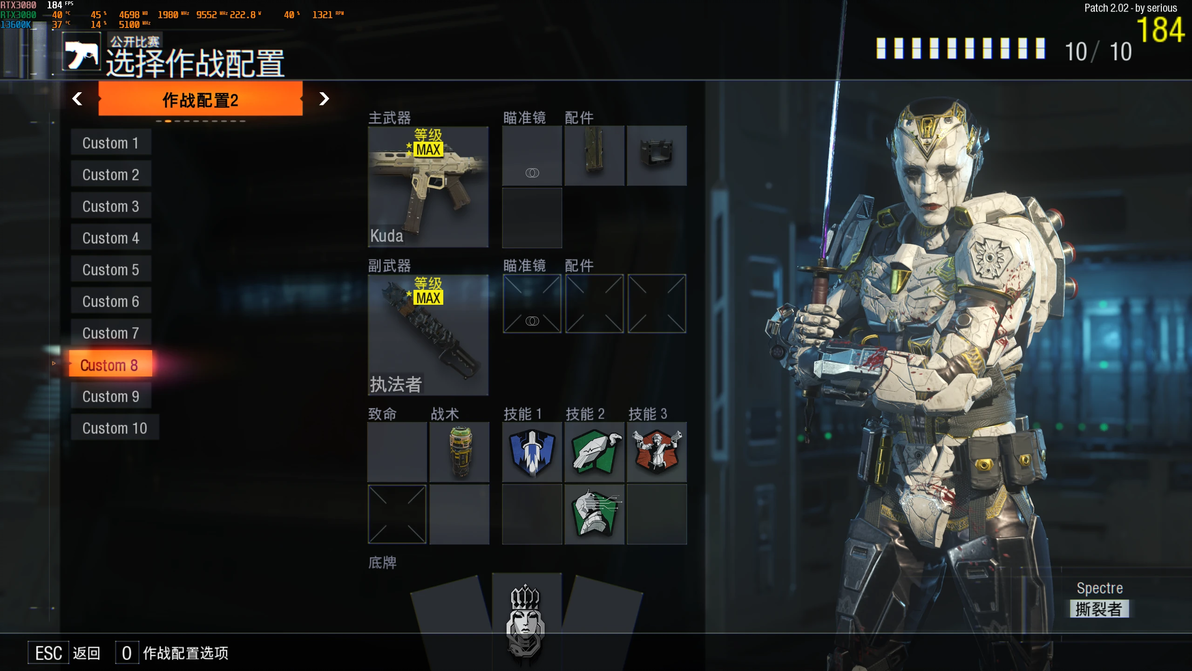Select the tactical grenade slot

click(459, 452)
